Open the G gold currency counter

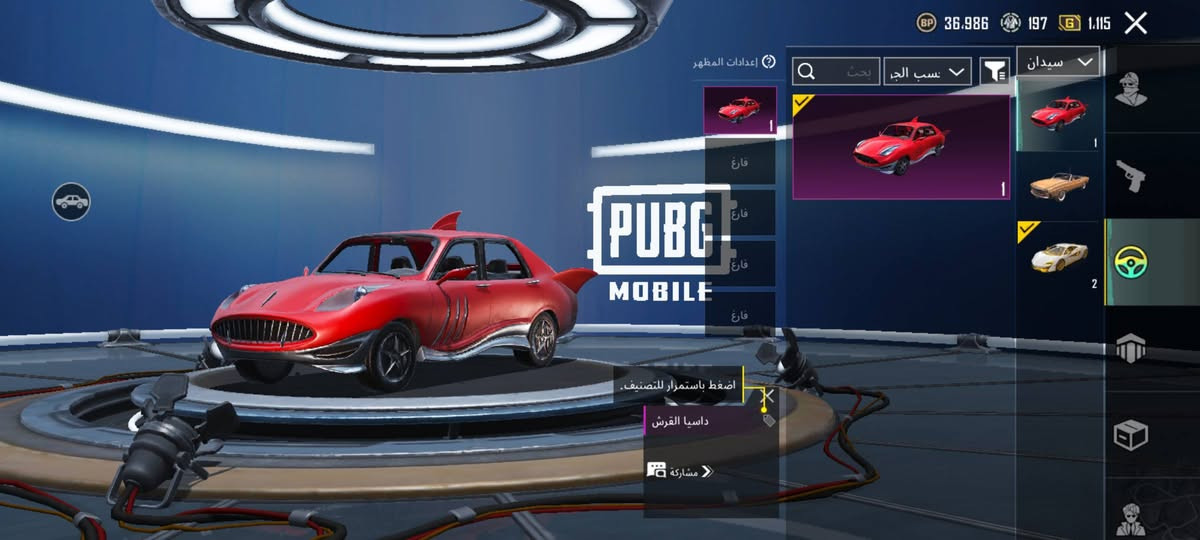1085,23
